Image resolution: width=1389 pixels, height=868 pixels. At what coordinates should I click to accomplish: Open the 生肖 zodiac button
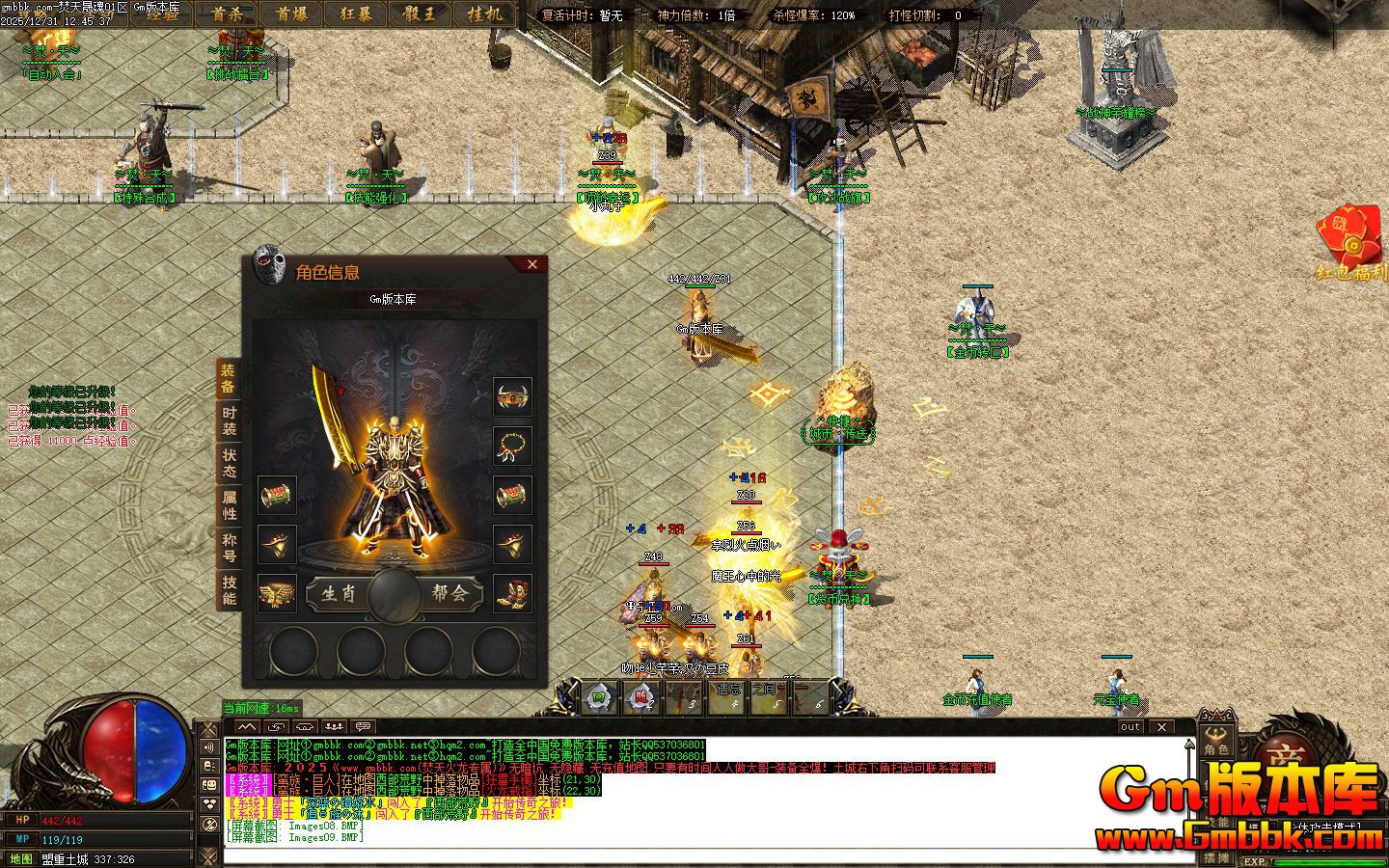point(339,593)
